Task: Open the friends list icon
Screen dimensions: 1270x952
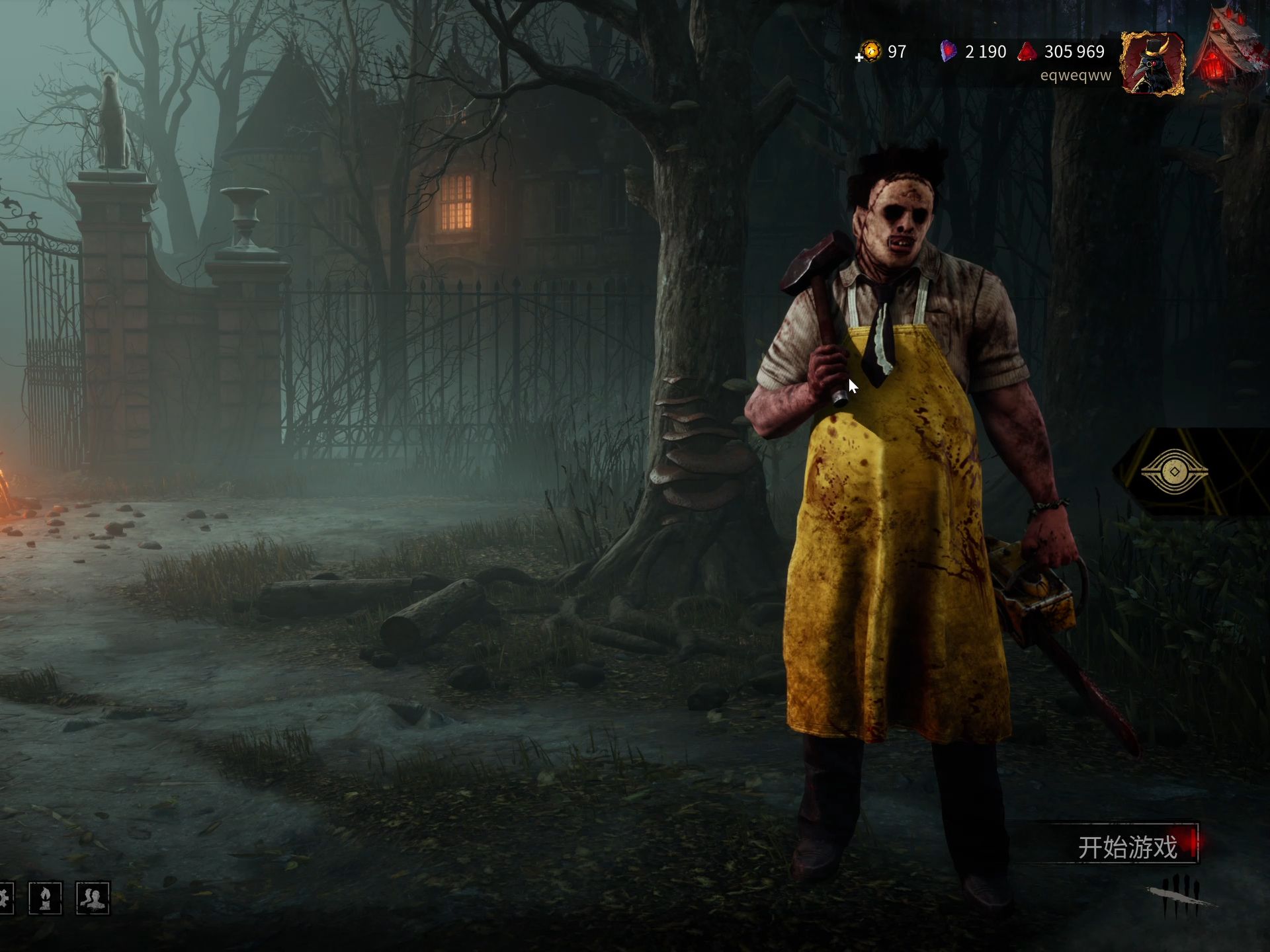Action: click(x=93, y=898)
